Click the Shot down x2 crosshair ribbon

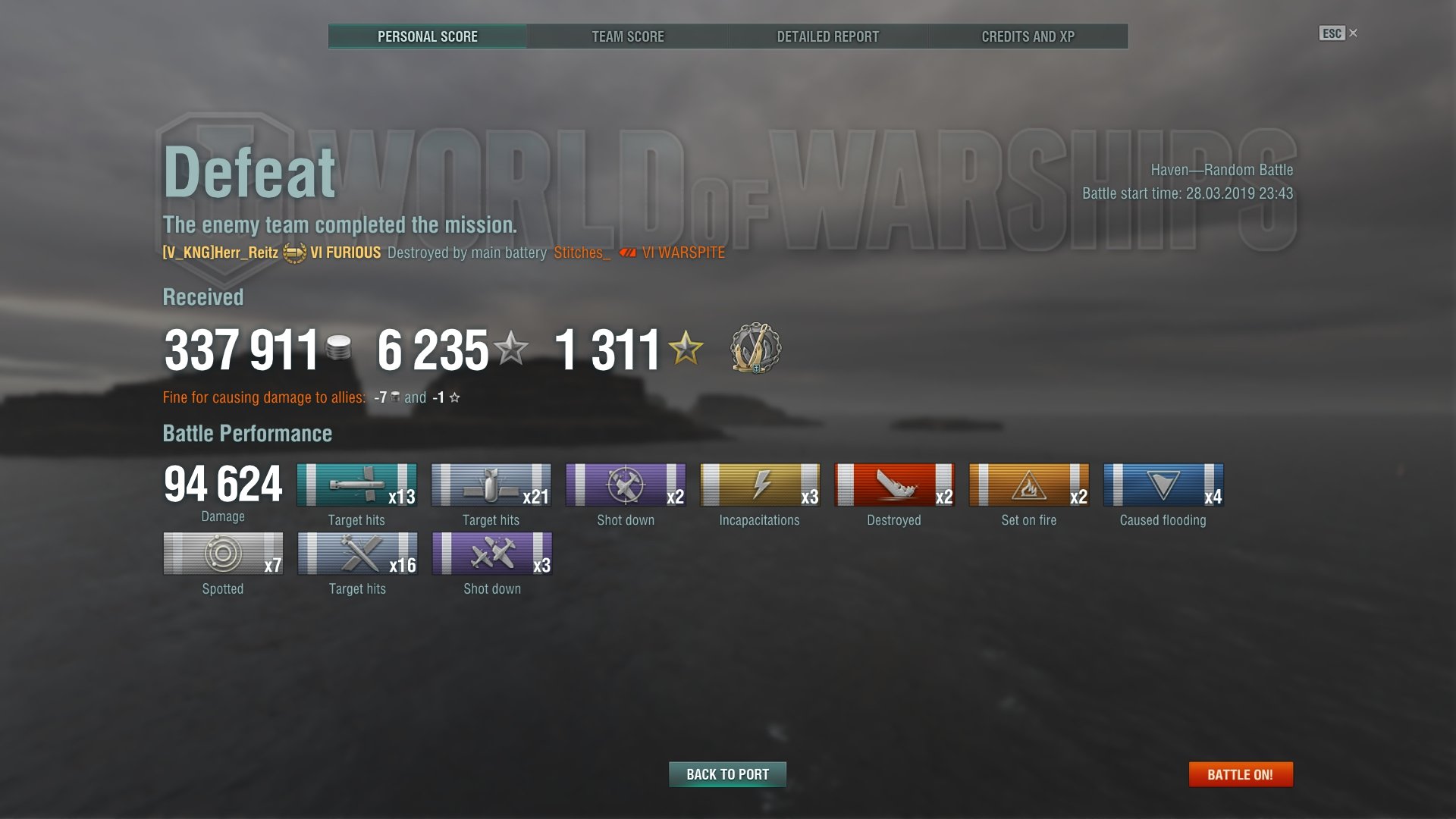tap(626, 485)
